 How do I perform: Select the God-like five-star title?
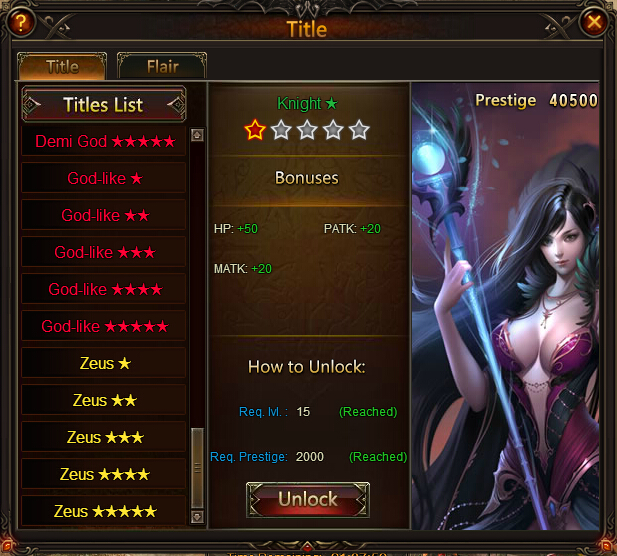pyautogui.click(x=105, y=326)
